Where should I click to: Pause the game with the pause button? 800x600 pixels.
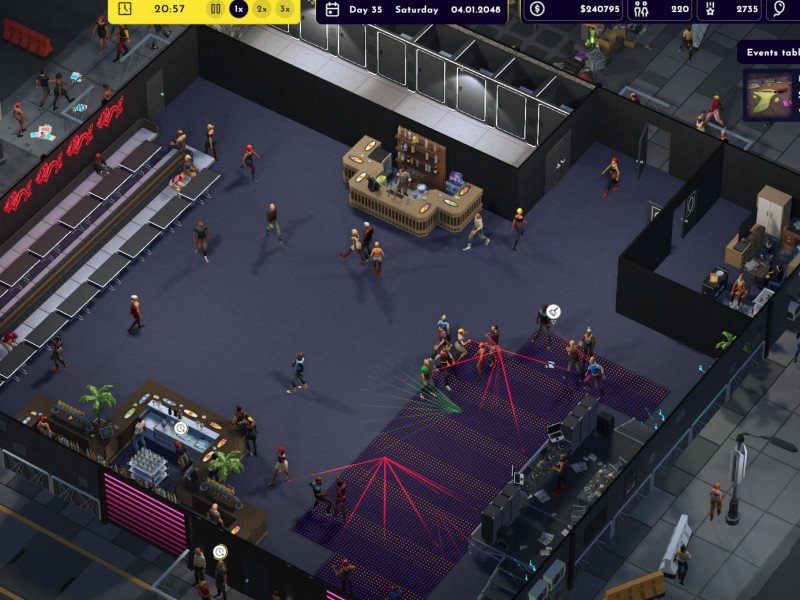coord(215,9)
